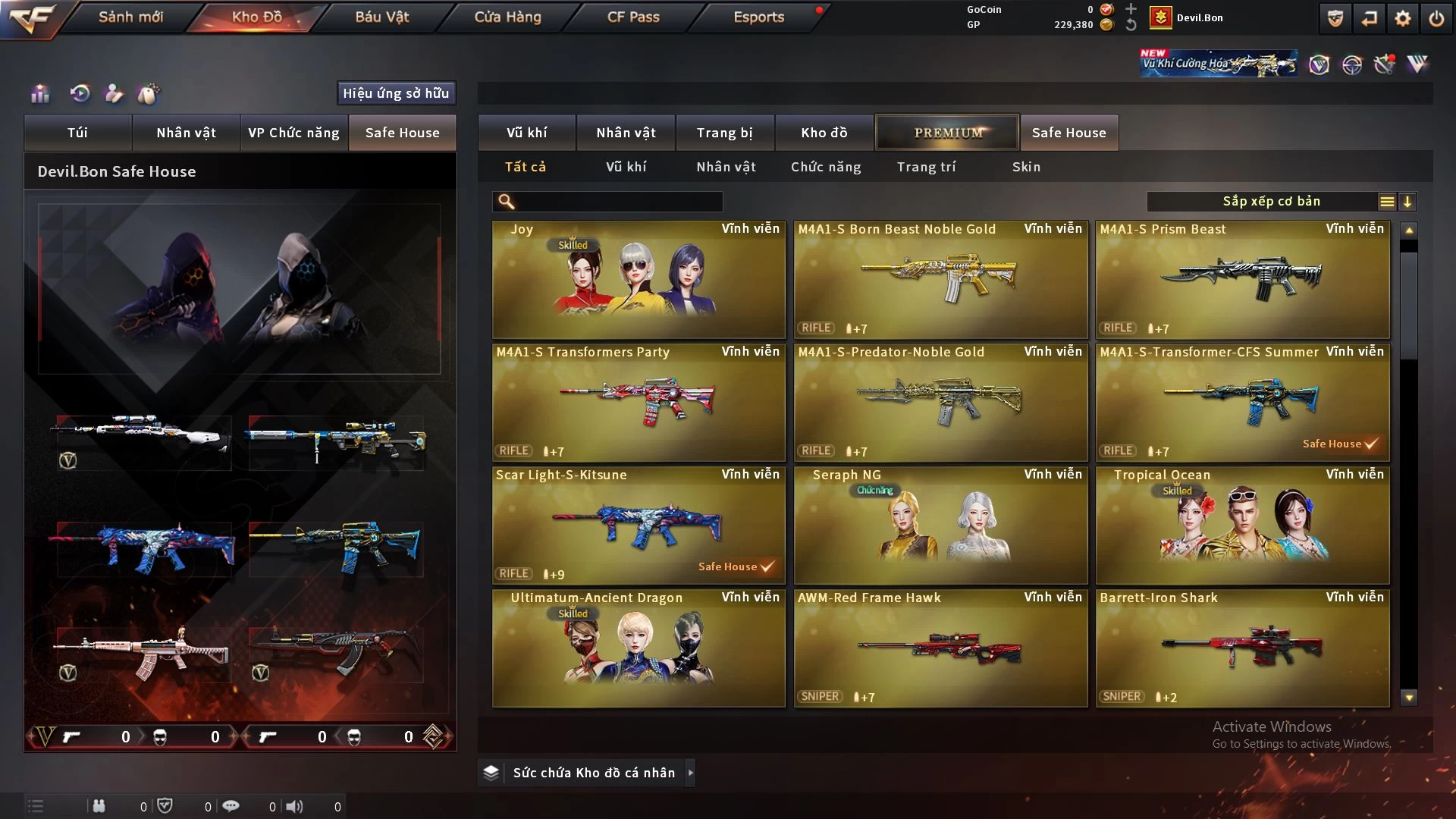Select the AWM-Red Frame Hawk sniper
Screen dimensions: 1456x819
coord(940,648)
